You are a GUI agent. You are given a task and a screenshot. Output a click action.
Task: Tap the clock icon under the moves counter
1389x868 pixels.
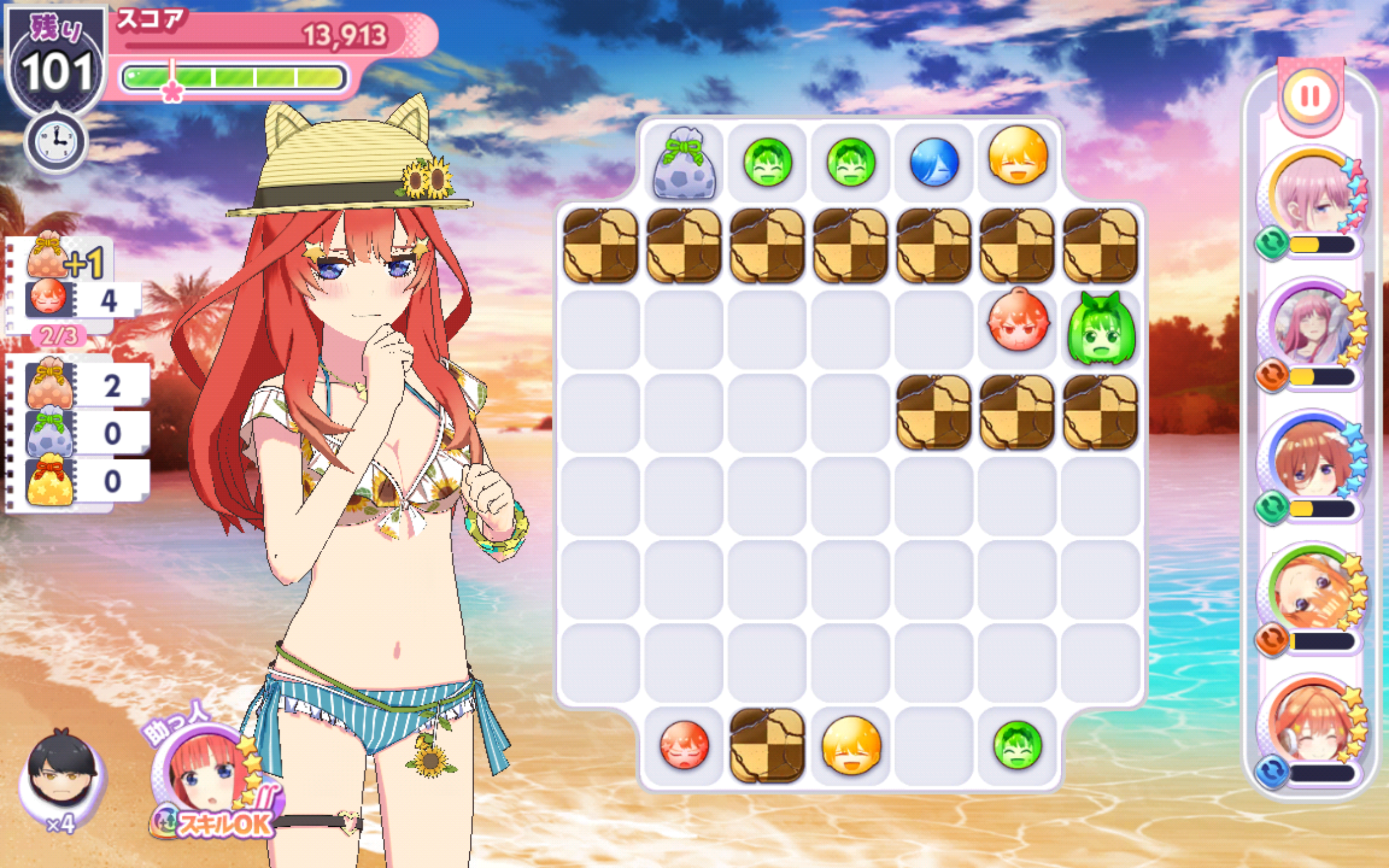[x=56, y=142]
